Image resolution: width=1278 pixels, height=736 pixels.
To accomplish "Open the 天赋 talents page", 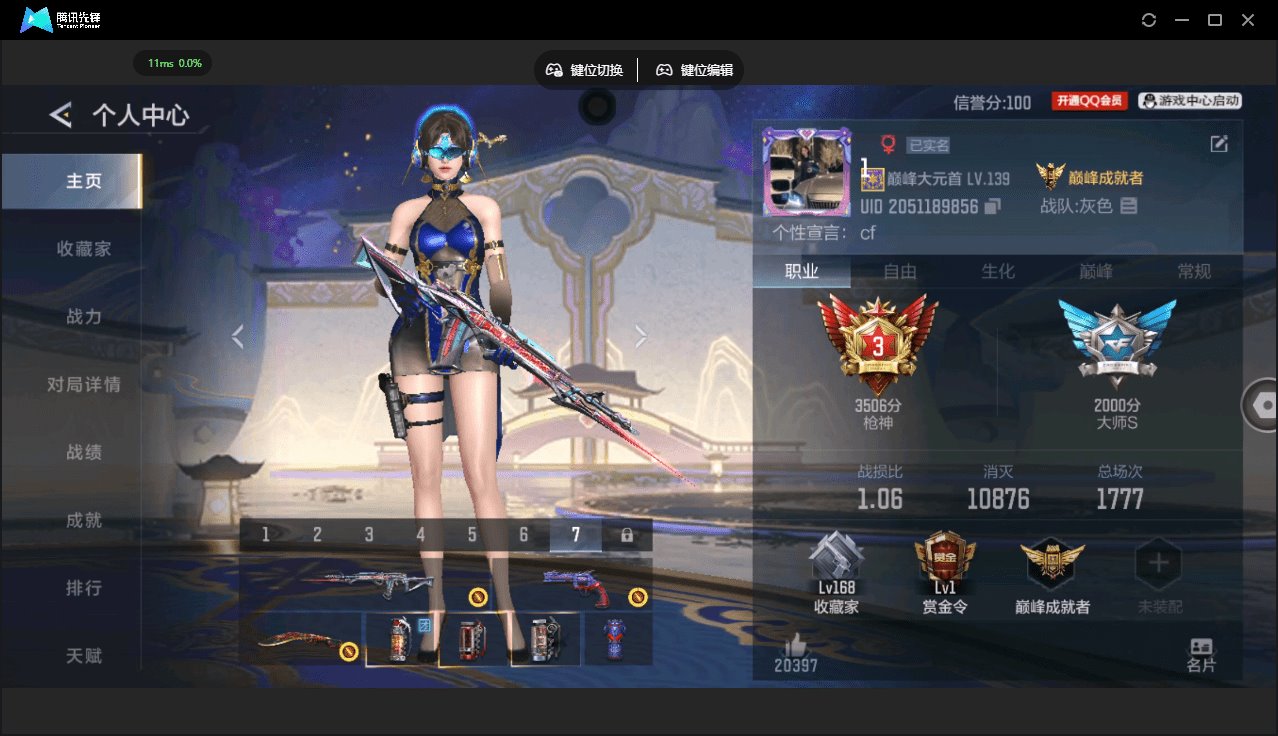I will 84,656.
